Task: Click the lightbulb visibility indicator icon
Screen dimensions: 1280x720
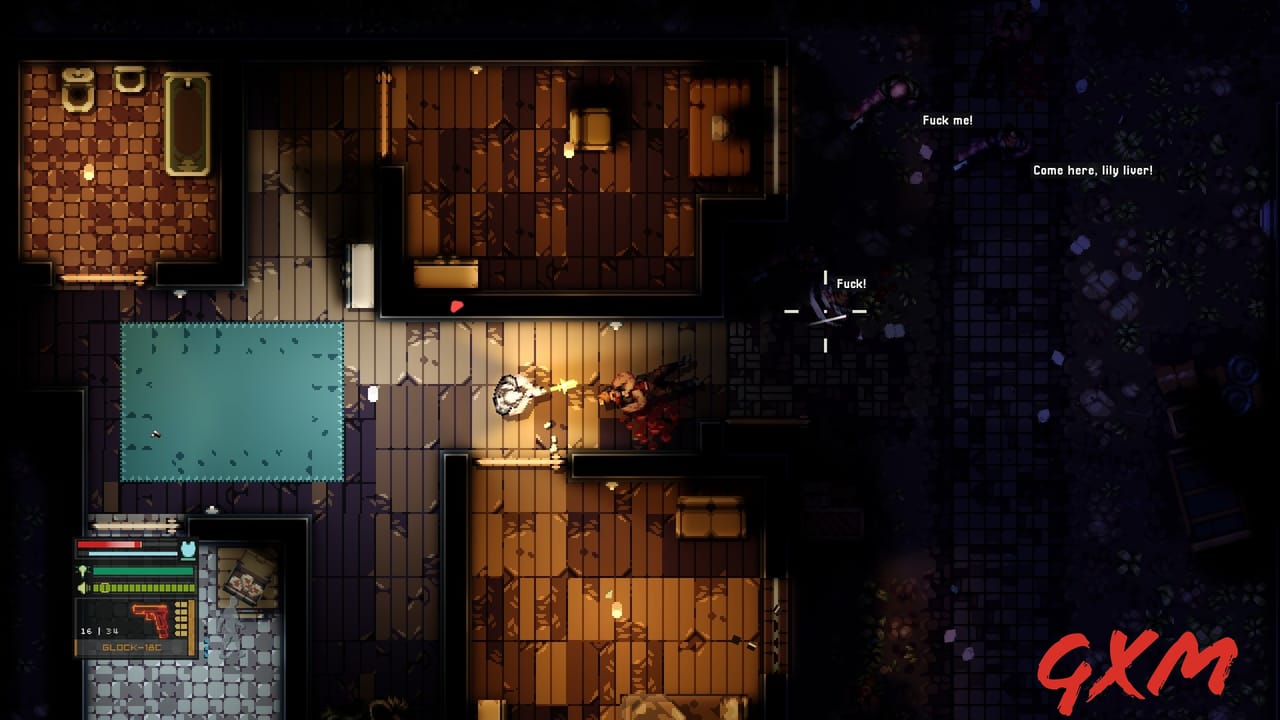Action: point(84,570)
